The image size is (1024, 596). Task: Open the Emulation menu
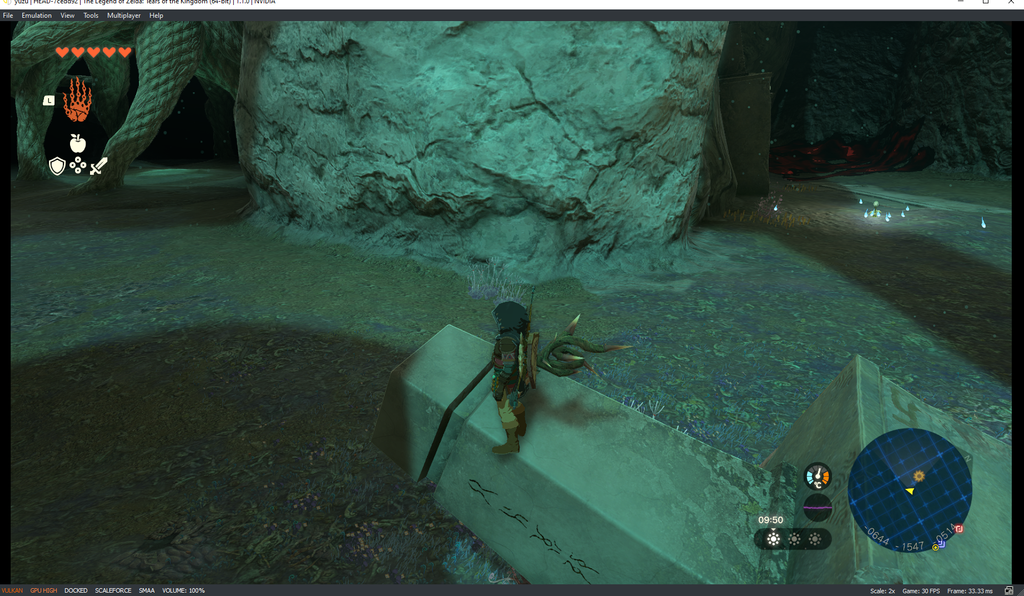coord(36,16)
